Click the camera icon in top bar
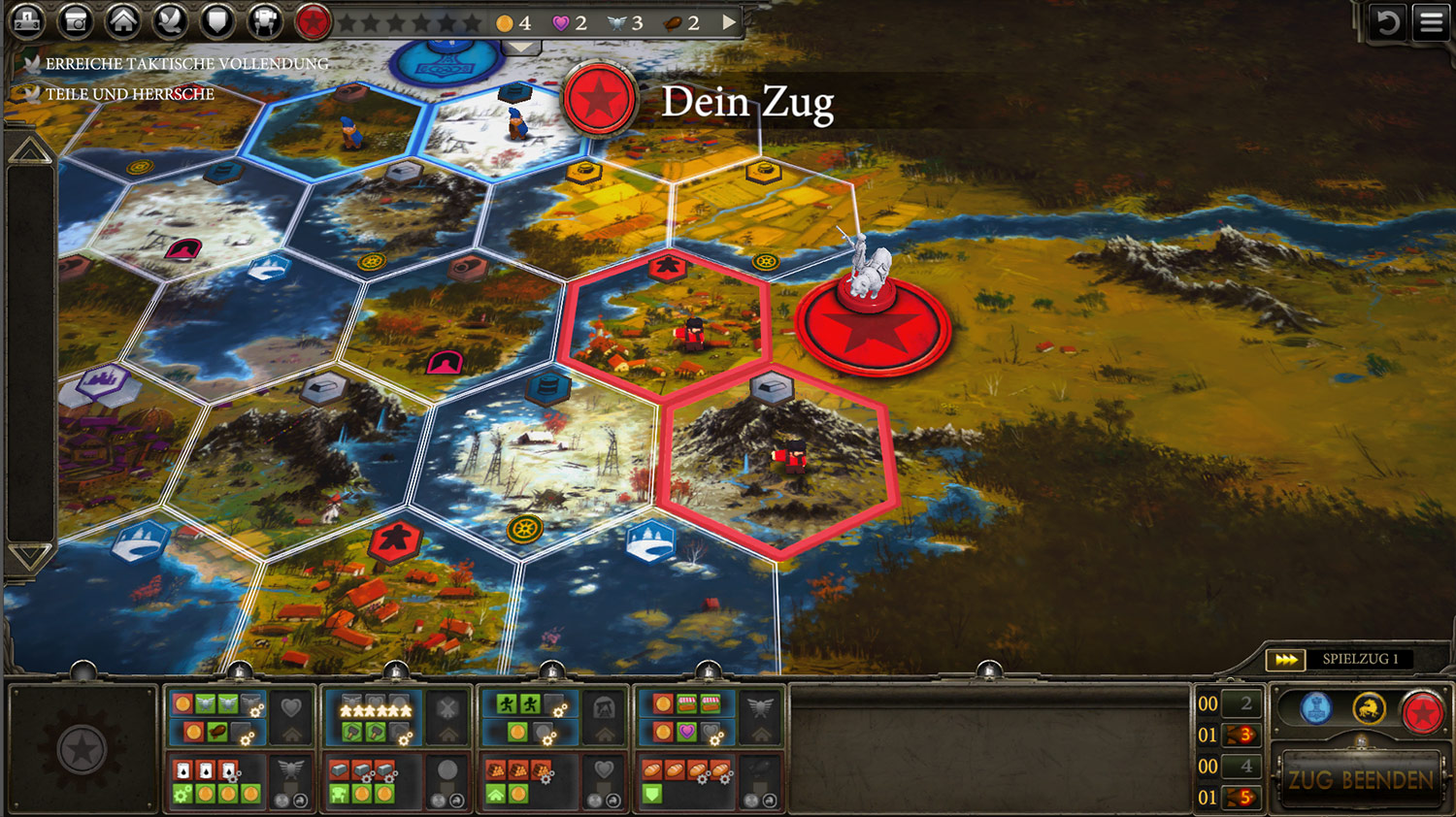Image resolution: width=1456 pixels, height=817 pixels. click(x=76, y=20)
